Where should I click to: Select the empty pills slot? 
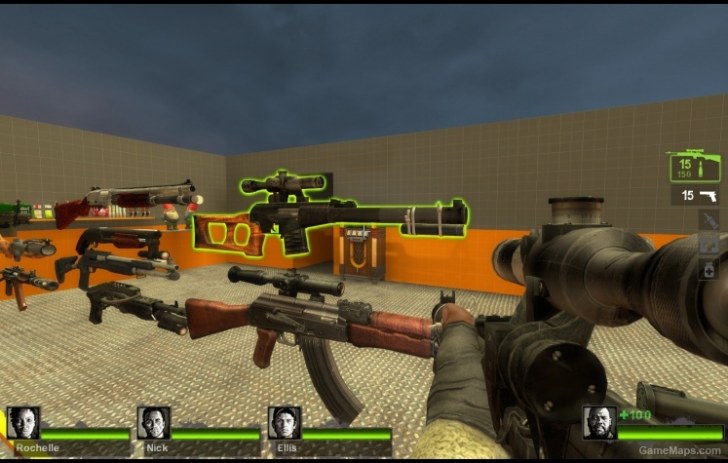point(709,269)
